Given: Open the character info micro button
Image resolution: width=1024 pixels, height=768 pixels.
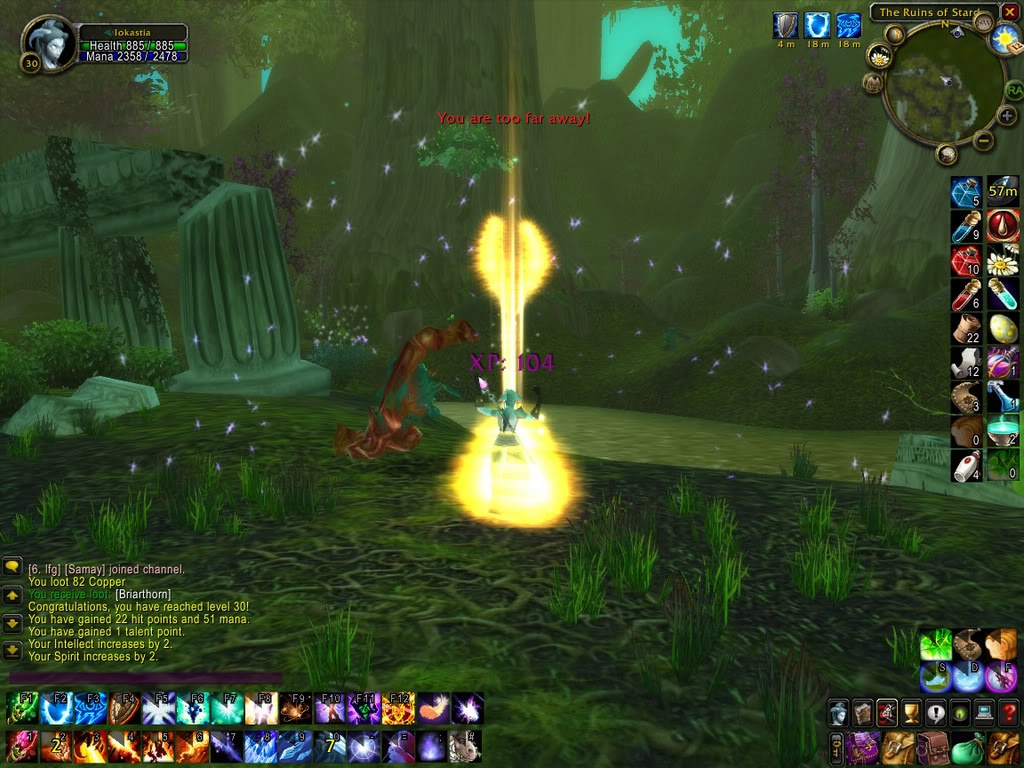Looking at the screenshot, I should pos(839,712).
